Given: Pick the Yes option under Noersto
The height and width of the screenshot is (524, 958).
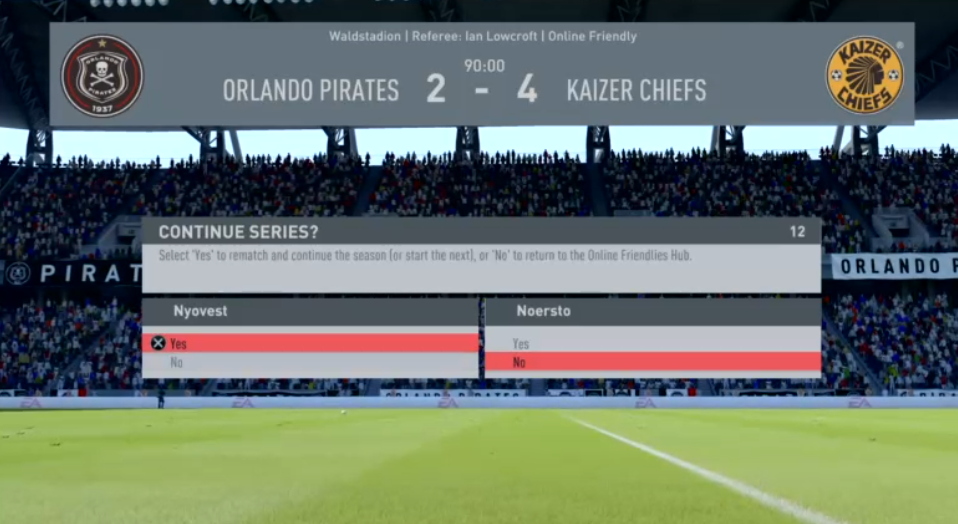Looking at the screenshot, I should (652, 343).
